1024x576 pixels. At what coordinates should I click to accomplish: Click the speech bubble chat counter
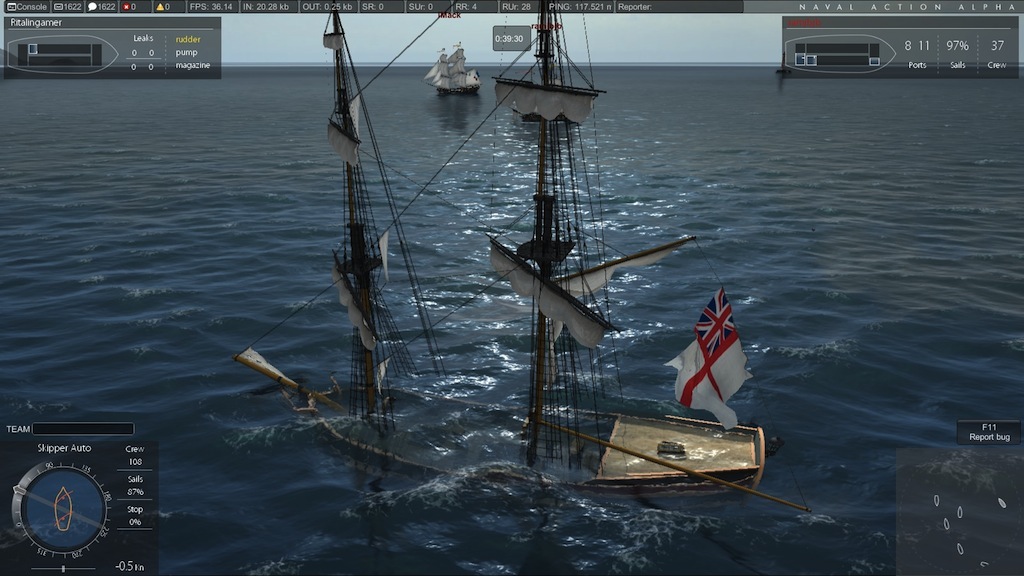click(101, 7)
